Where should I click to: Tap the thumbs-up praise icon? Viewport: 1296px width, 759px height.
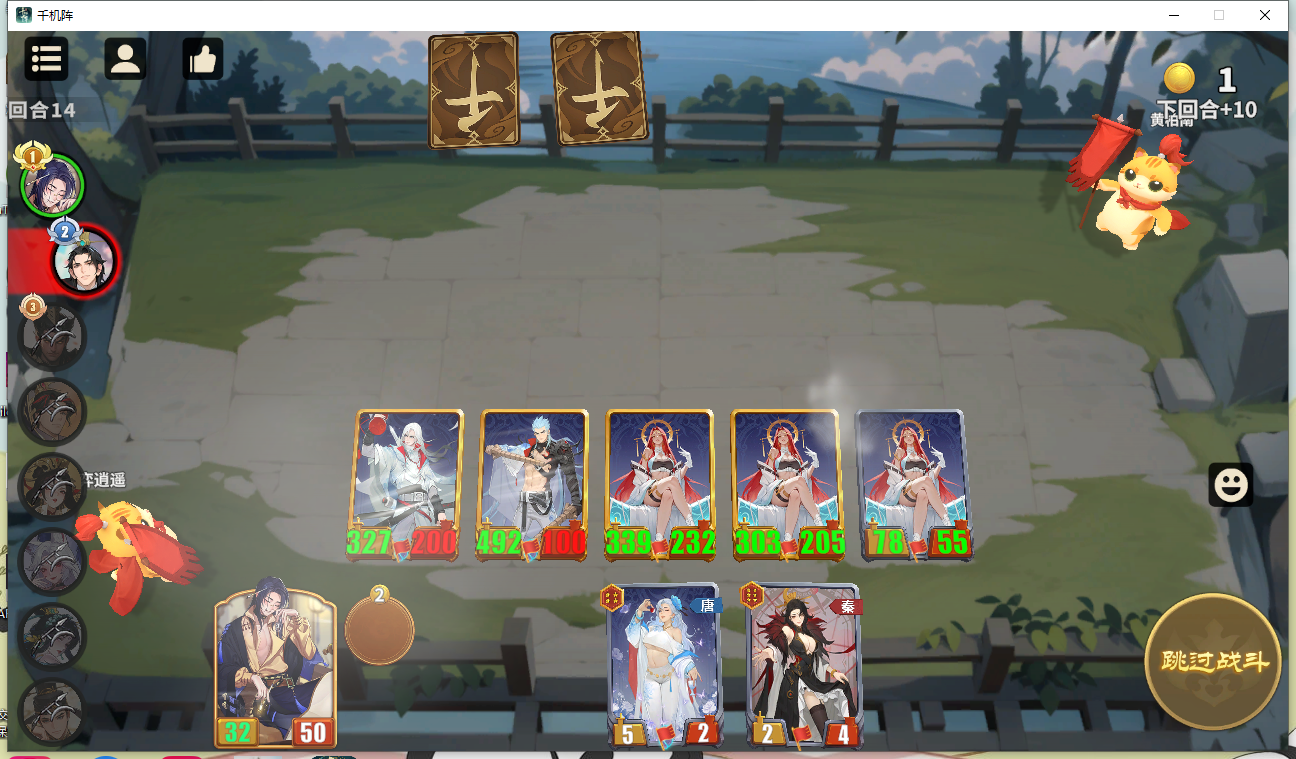[x=204, y=59]
